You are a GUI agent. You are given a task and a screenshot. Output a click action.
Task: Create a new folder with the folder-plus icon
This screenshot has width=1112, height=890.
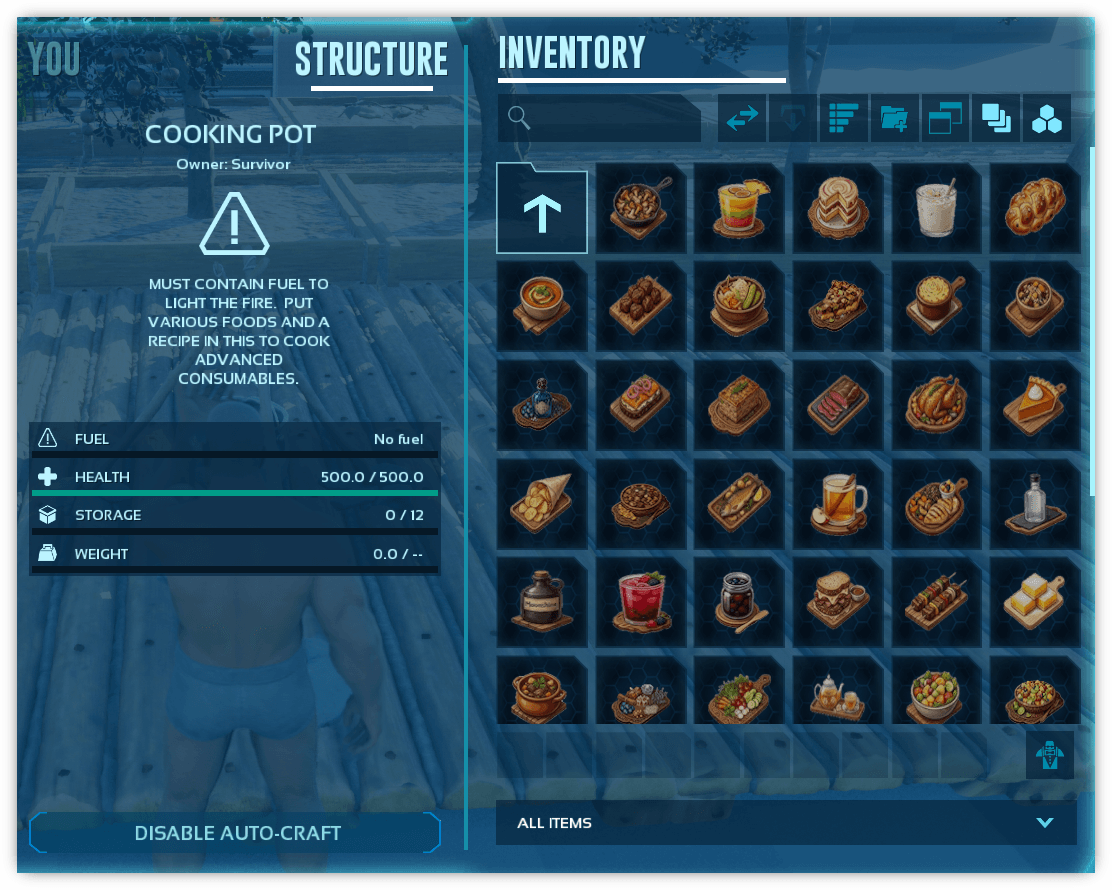point(894,119)
